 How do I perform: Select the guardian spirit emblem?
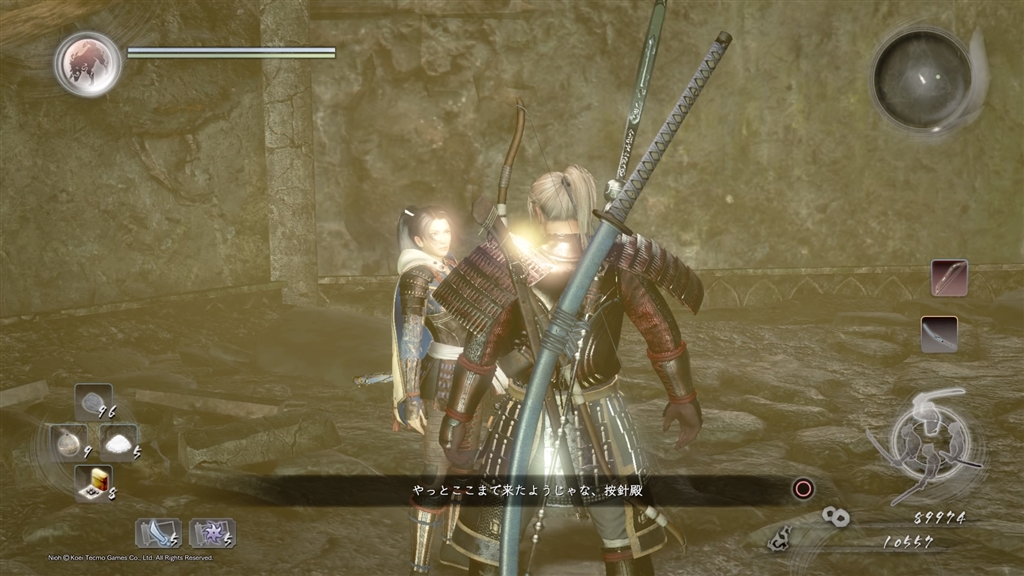[x=88, y=64]
